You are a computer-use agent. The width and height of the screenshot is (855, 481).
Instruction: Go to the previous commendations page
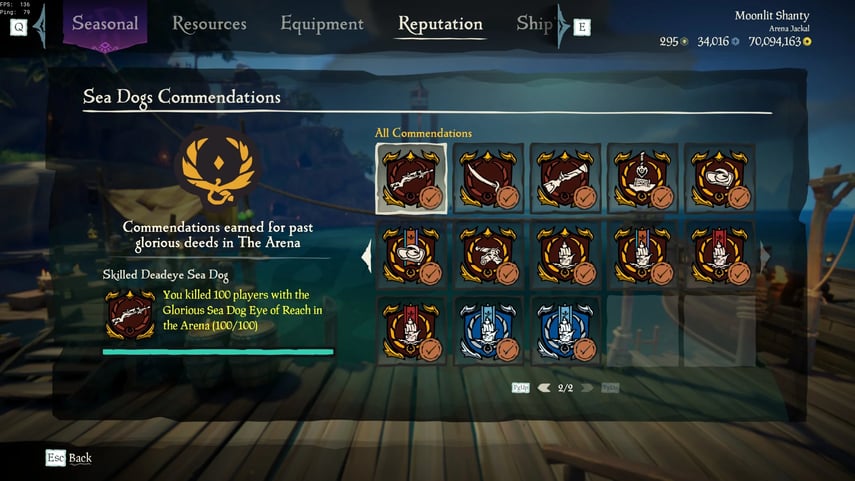click(544, 387)
